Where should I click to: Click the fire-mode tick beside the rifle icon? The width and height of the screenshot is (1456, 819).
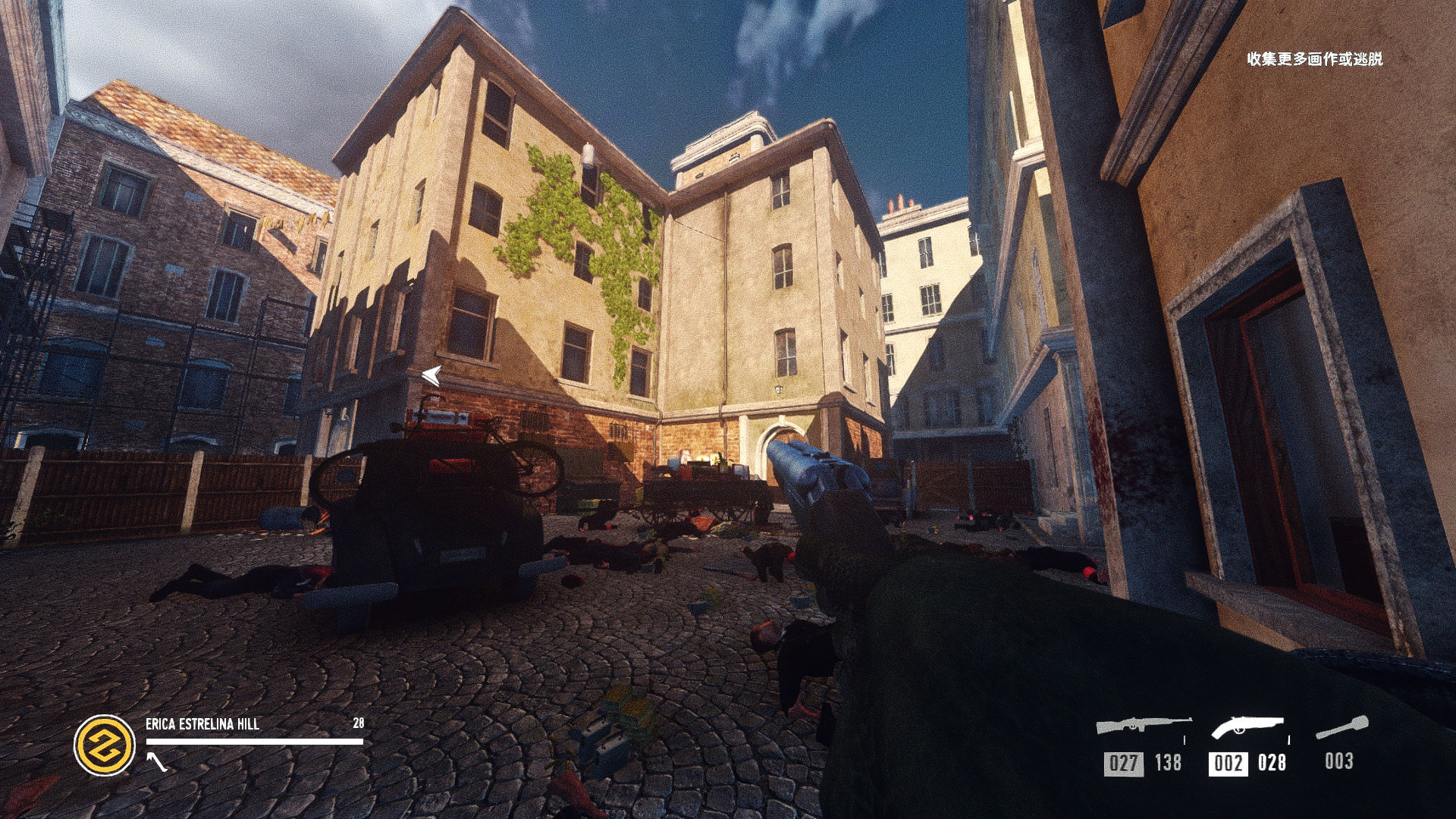[1184, 740]
